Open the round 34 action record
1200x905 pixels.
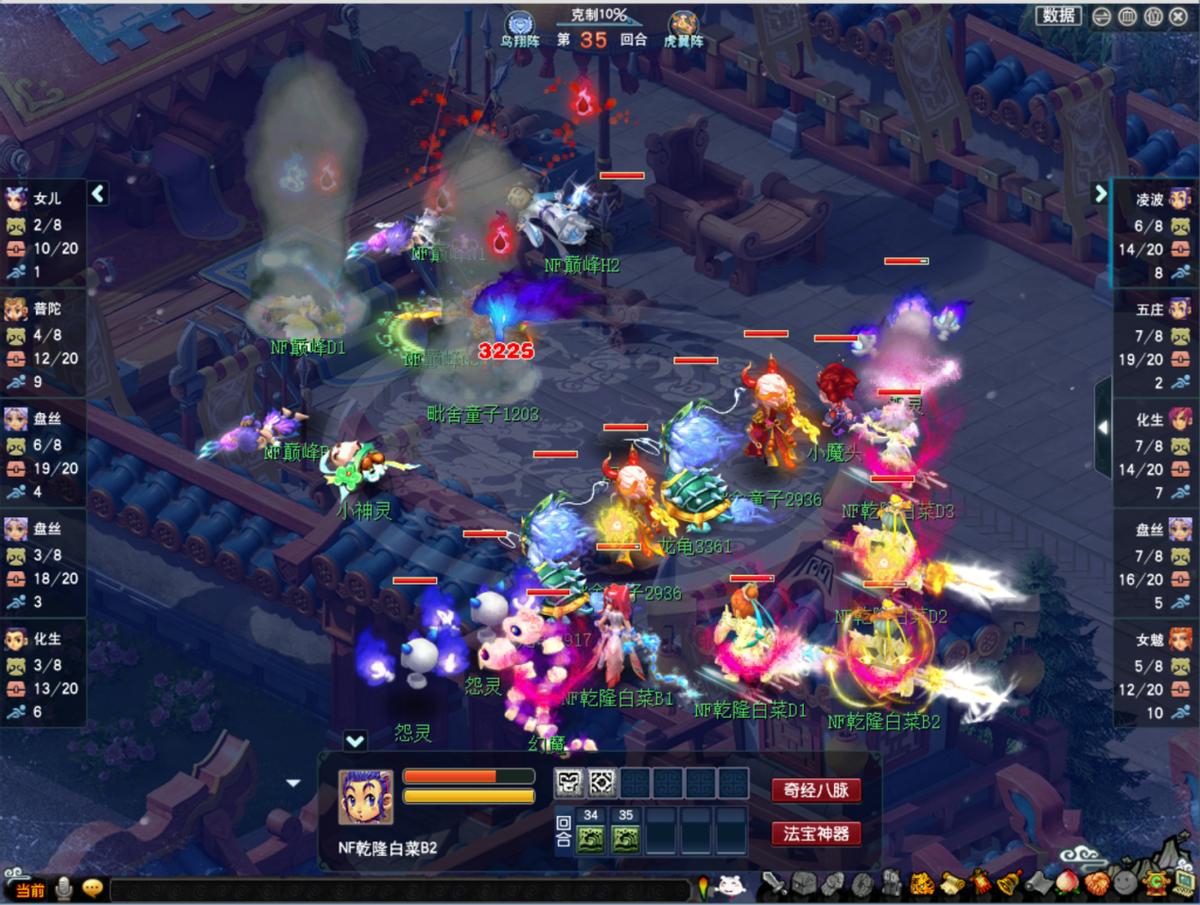point(590,838)
